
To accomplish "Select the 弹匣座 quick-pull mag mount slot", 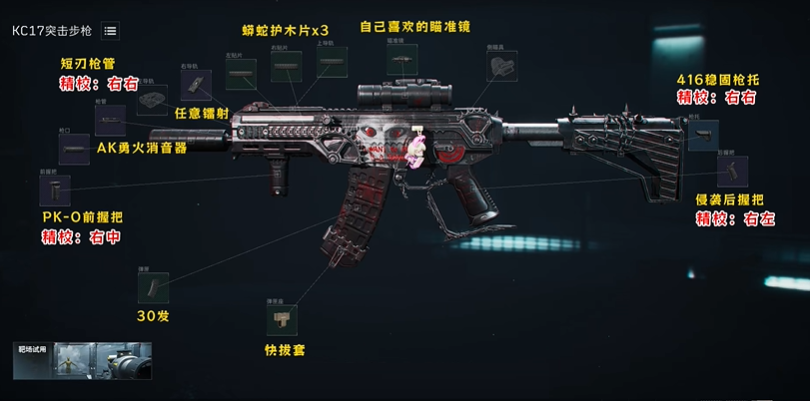I will (278, 320).
